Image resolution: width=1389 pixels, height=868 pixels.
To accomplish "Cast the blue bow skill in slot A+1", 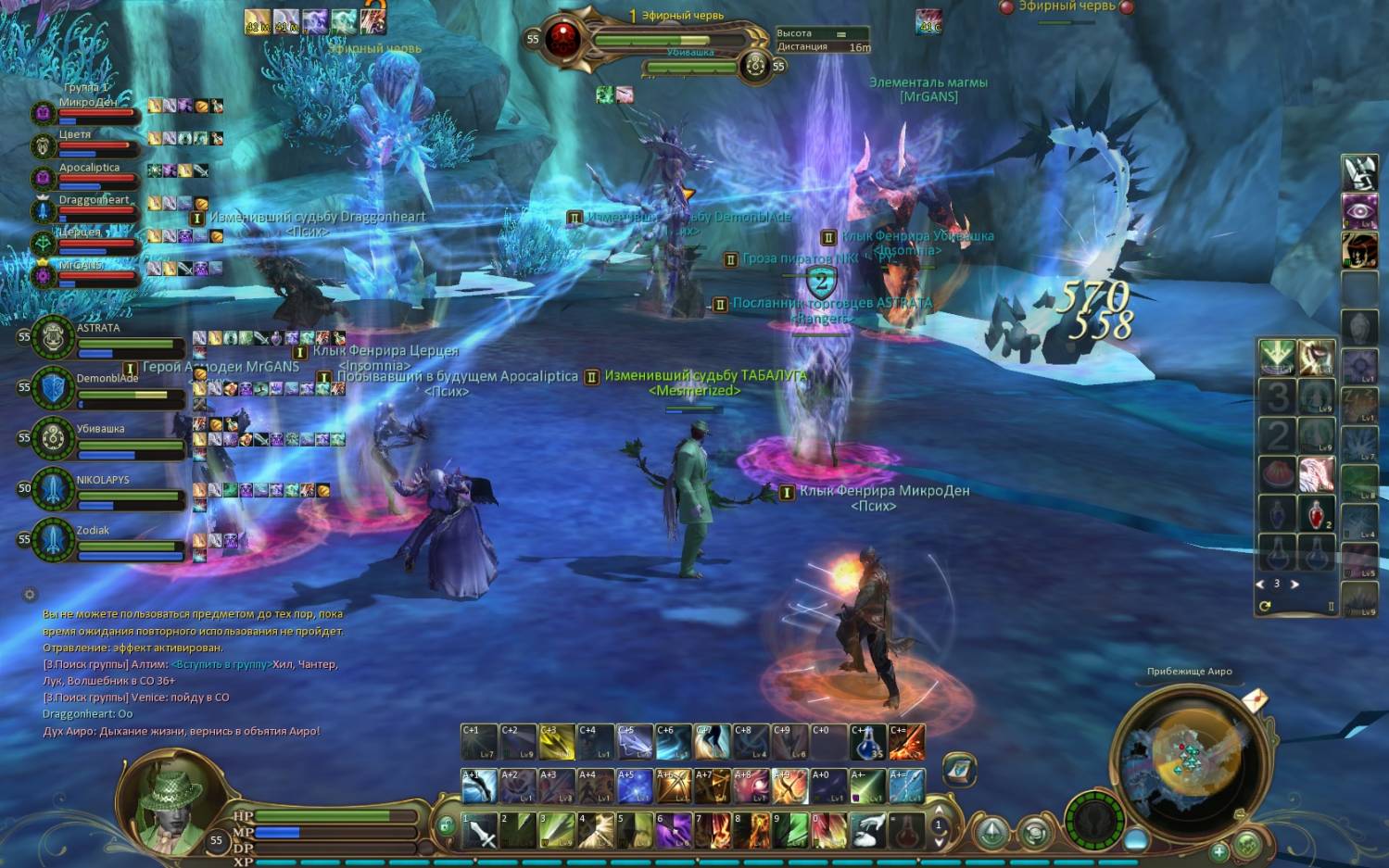I will click(479, 786).
